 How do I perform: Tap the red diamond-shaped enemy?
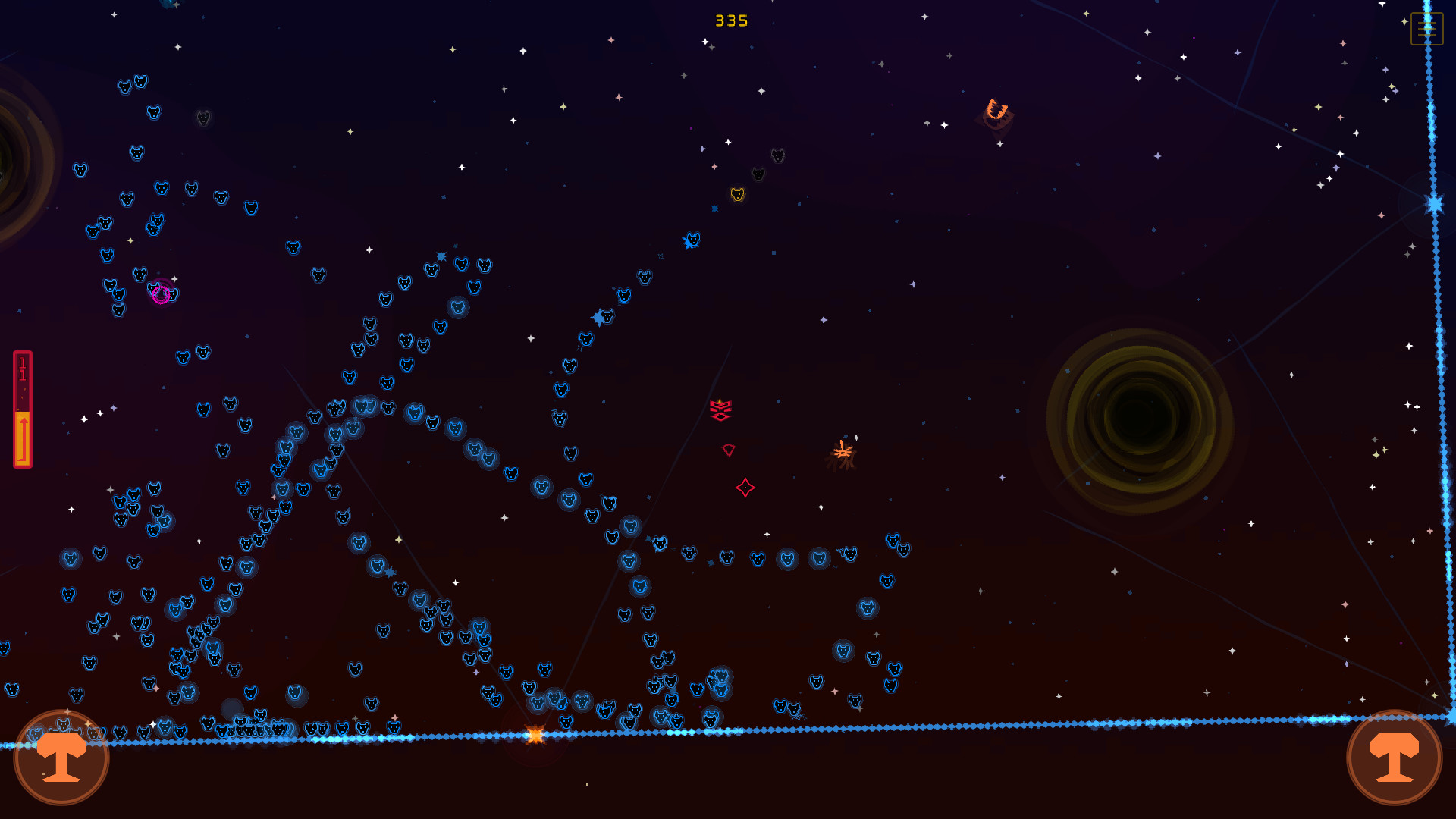[x=746, y=488]
